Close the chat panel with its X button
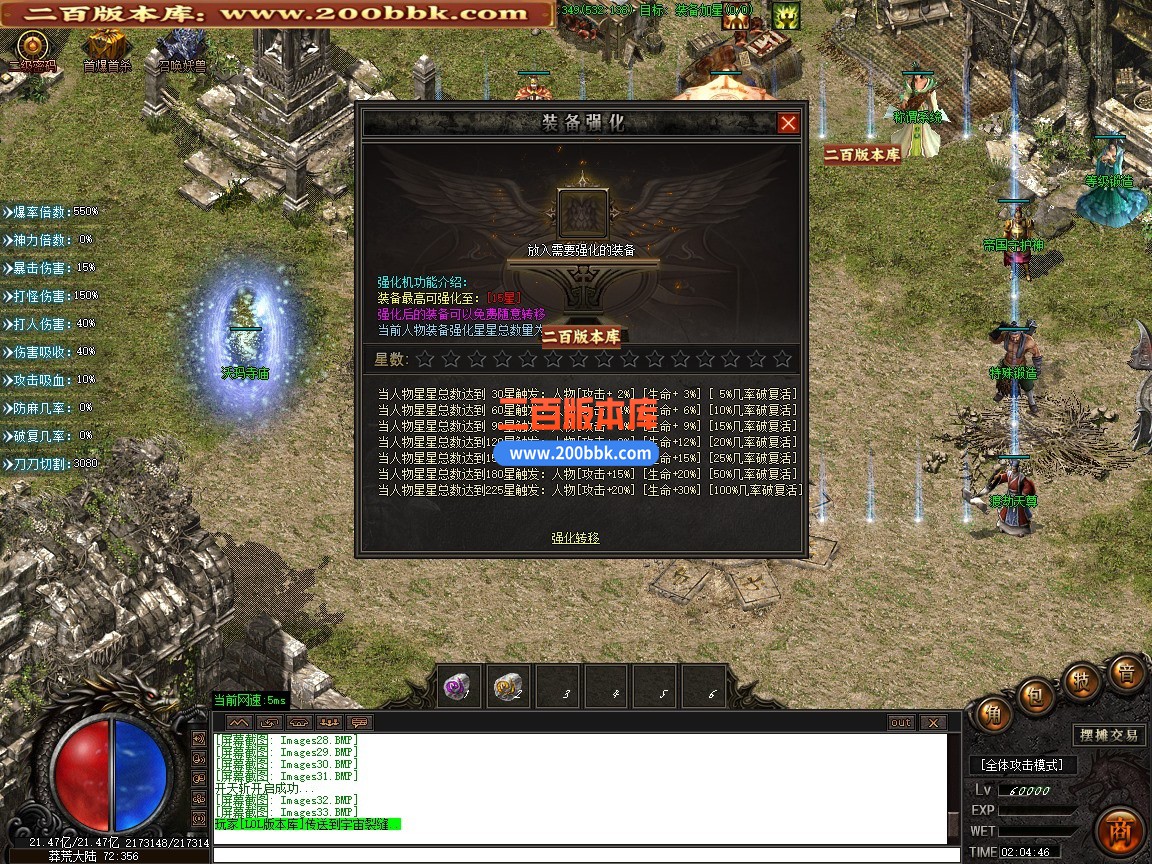The image size is (1152, 864). 932,723
